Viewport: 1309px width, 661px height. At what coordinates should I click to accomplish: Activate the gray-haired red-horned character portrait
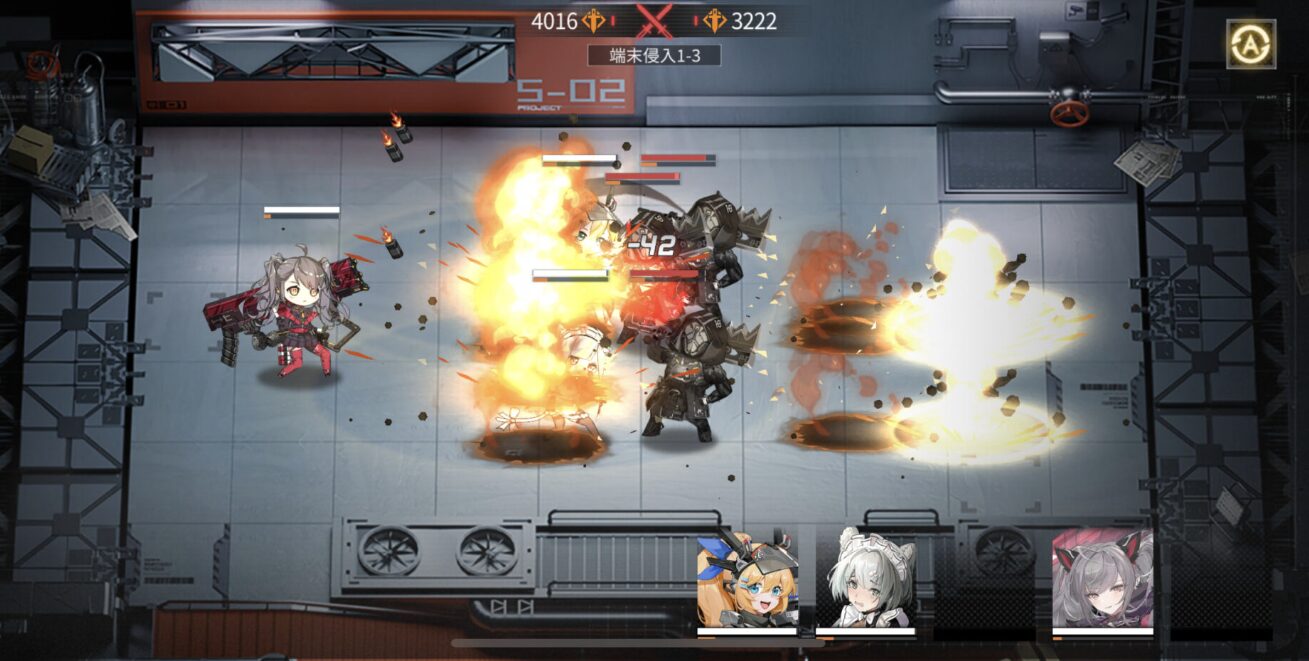click(x=1102, y=579)
